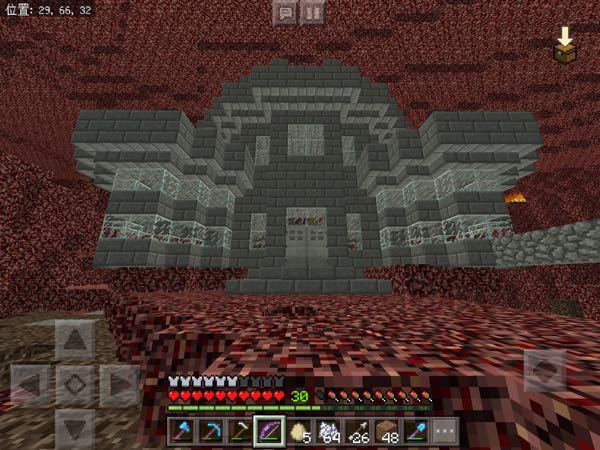Select the diamond pickaxe hotbar slot
The height and width of the screenshot is (450, 600).
(211, 431)
